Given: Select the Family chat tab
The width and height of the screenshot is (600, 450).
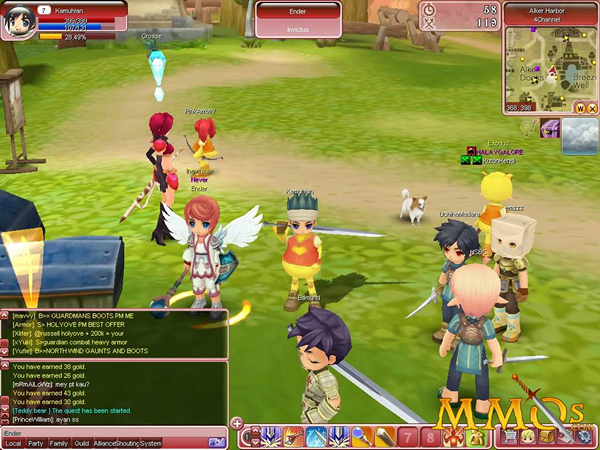Looking at the screenshot, I should 59,443.
